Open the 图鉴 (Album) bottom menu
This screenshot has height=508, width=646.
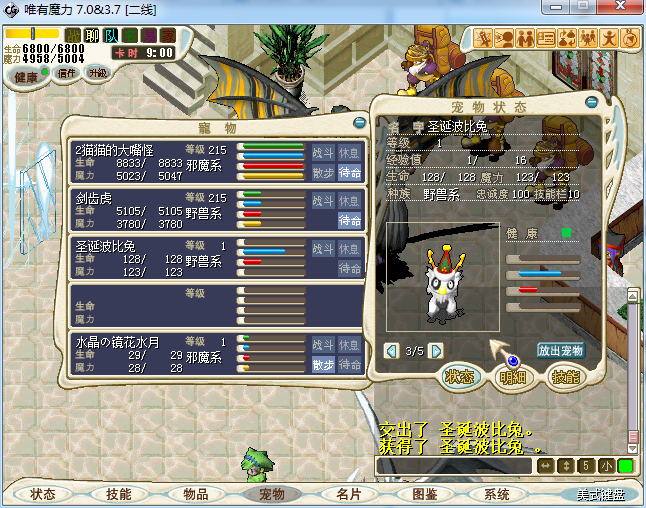pos(424,494)
